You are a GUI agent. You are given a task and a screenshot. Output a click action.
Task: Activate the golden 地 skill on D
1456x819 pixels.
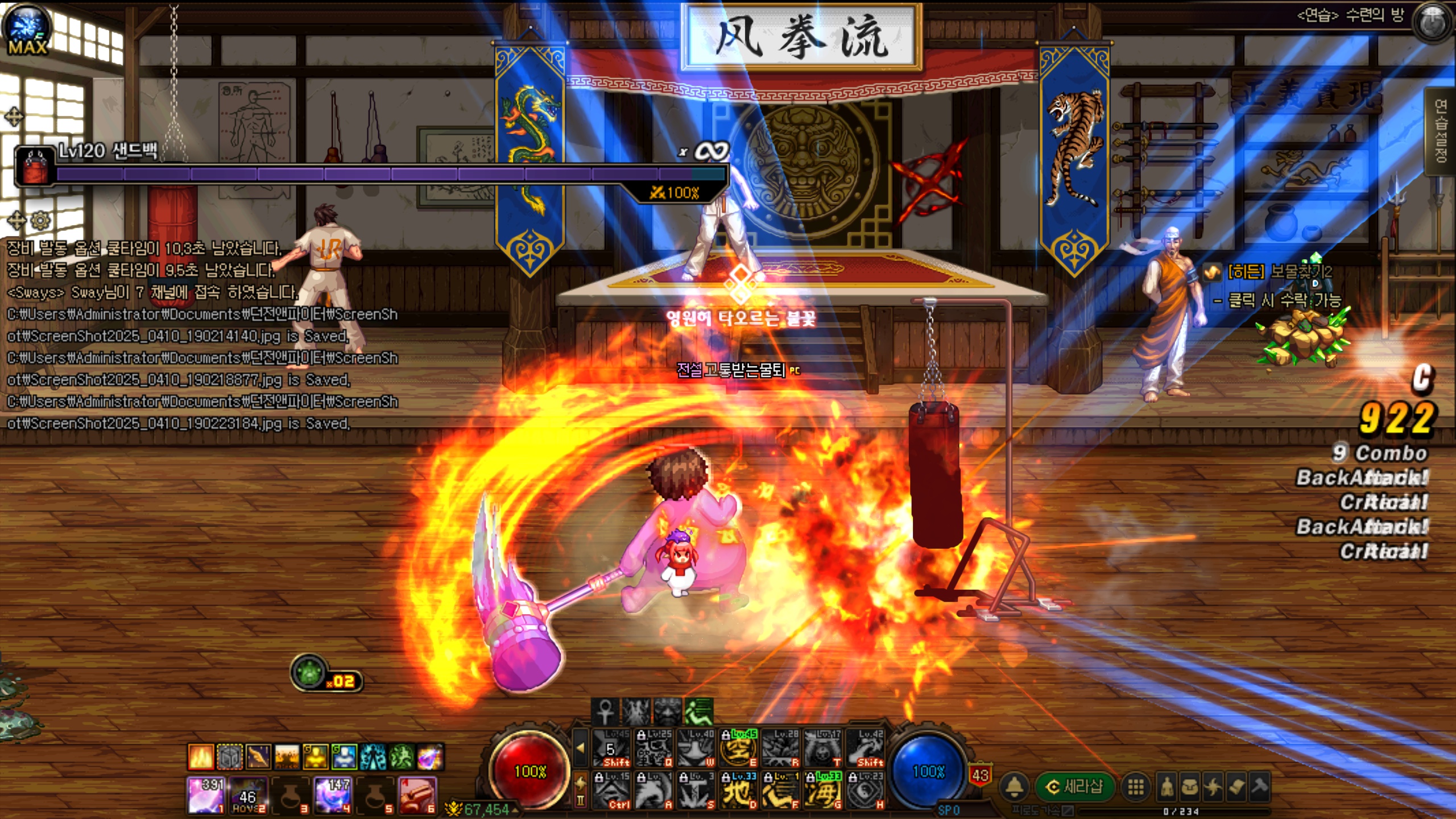click(738, 791)
